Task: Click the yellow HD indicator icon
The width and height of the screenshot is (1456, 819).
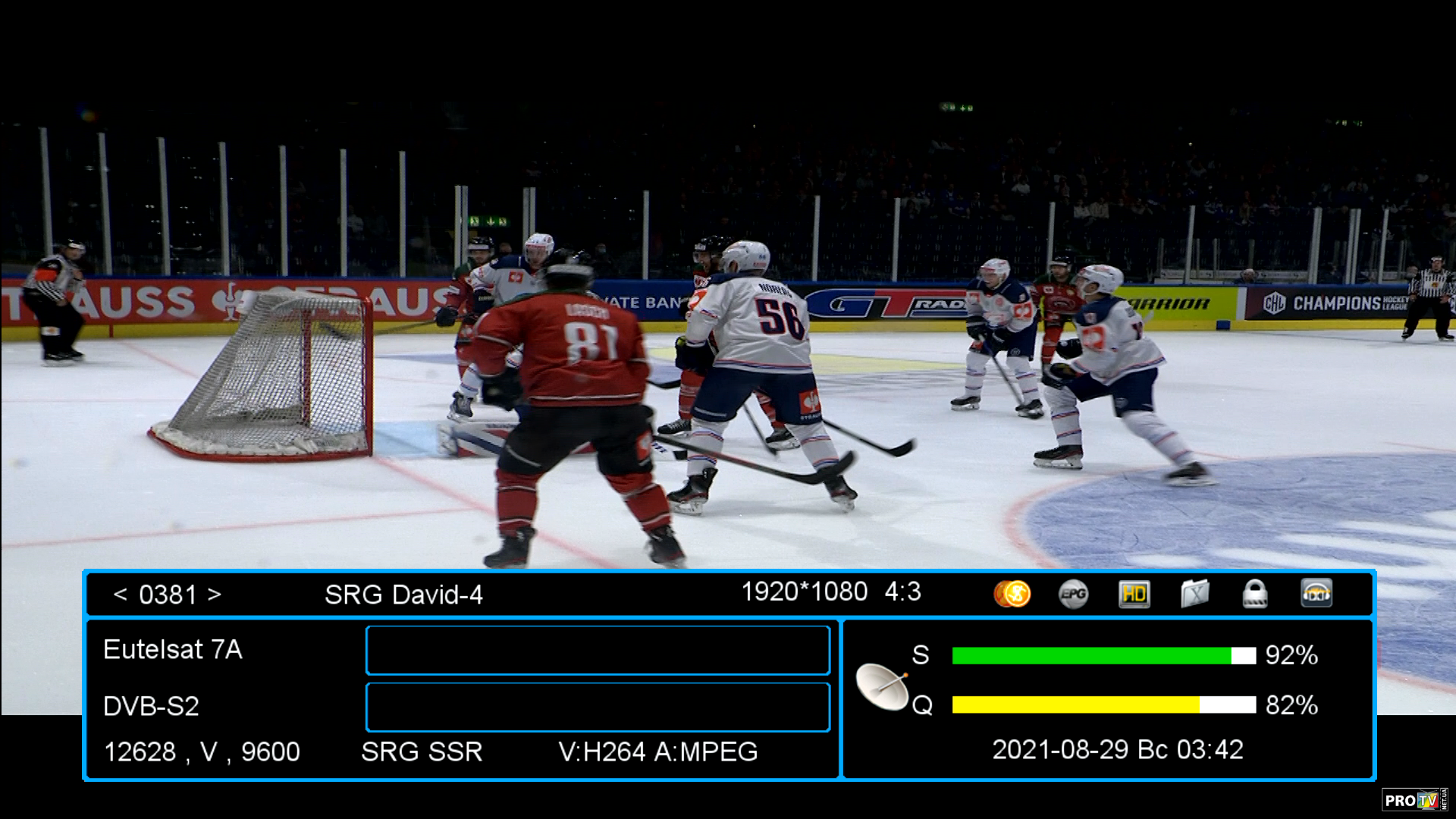Action: (x=1134, y=594)
